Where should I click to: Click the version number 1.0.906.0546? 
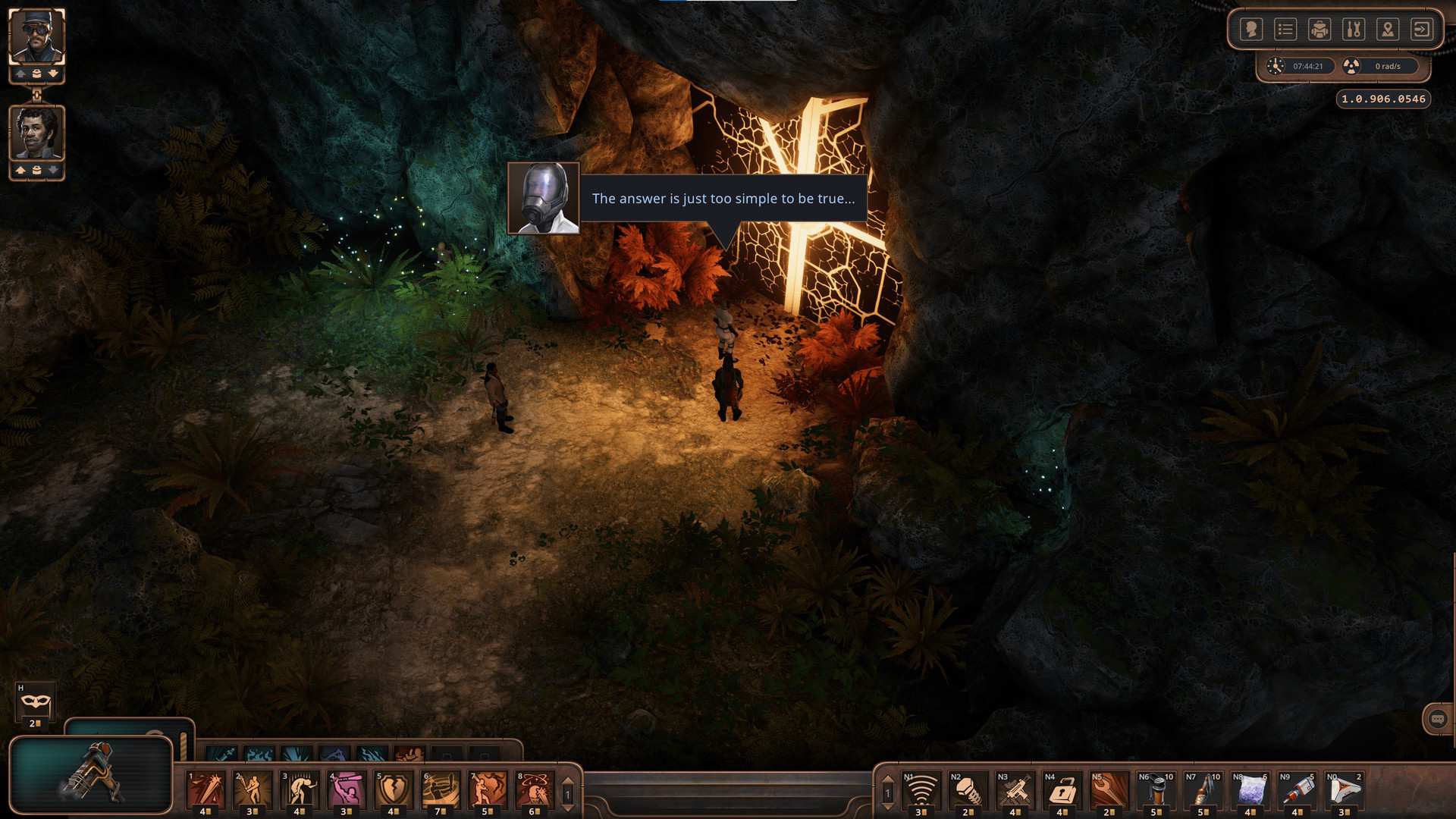click(1382, 99)
